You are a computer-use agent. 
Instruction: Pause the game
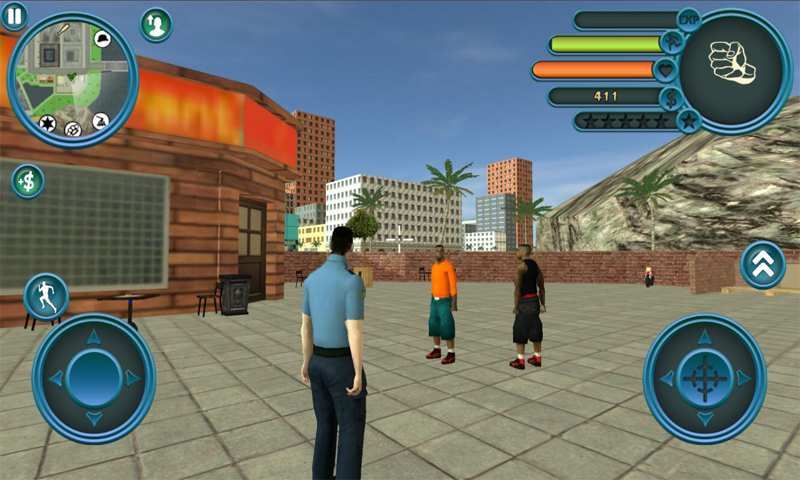[x=14, y=15]
